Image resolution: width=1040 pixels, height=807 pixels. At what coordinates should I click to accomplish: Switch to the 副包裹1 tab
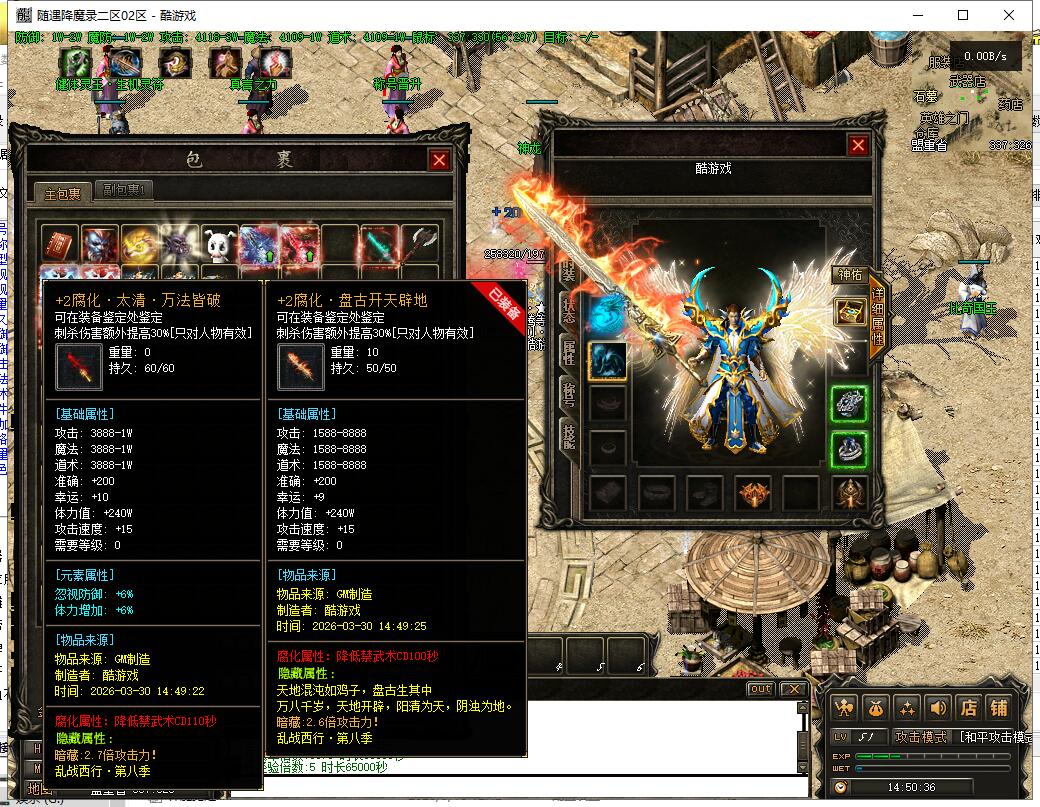pos(125,191)
